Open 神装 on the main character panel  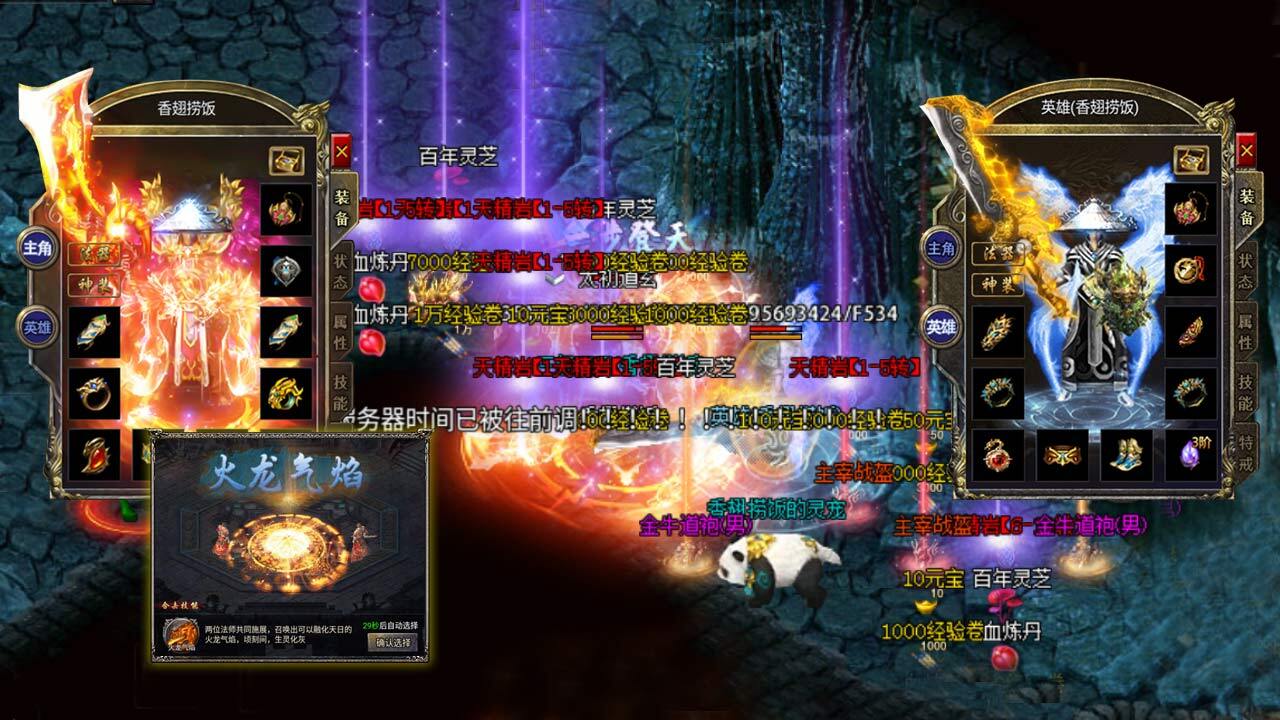pyautogui.click(x=92, y=283)
